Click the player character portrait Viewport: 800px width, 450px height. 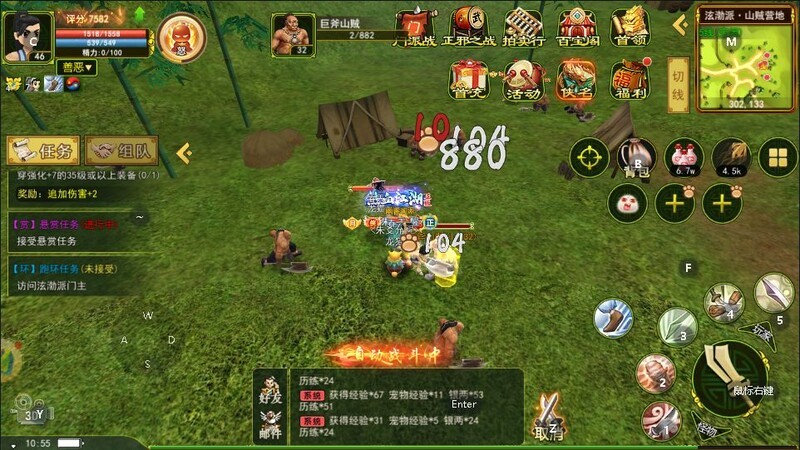tap(27, 36)
